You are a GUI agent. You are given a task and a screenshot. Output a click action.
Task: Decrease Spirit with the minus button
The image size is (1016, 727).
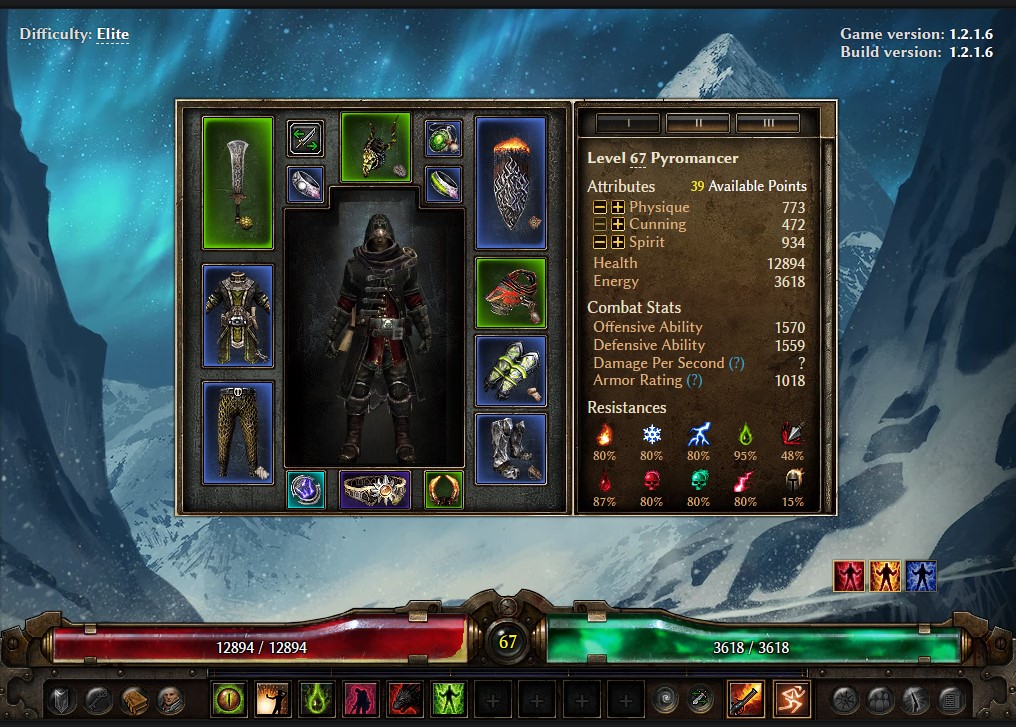point(599,243)
